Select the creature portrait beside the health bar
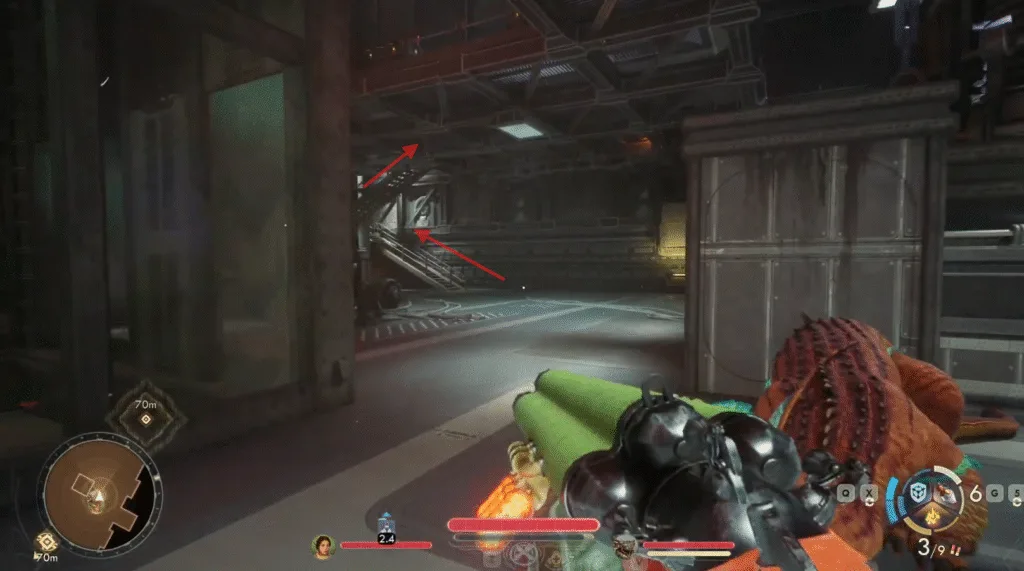1024x571 pixels. (624, 547)
